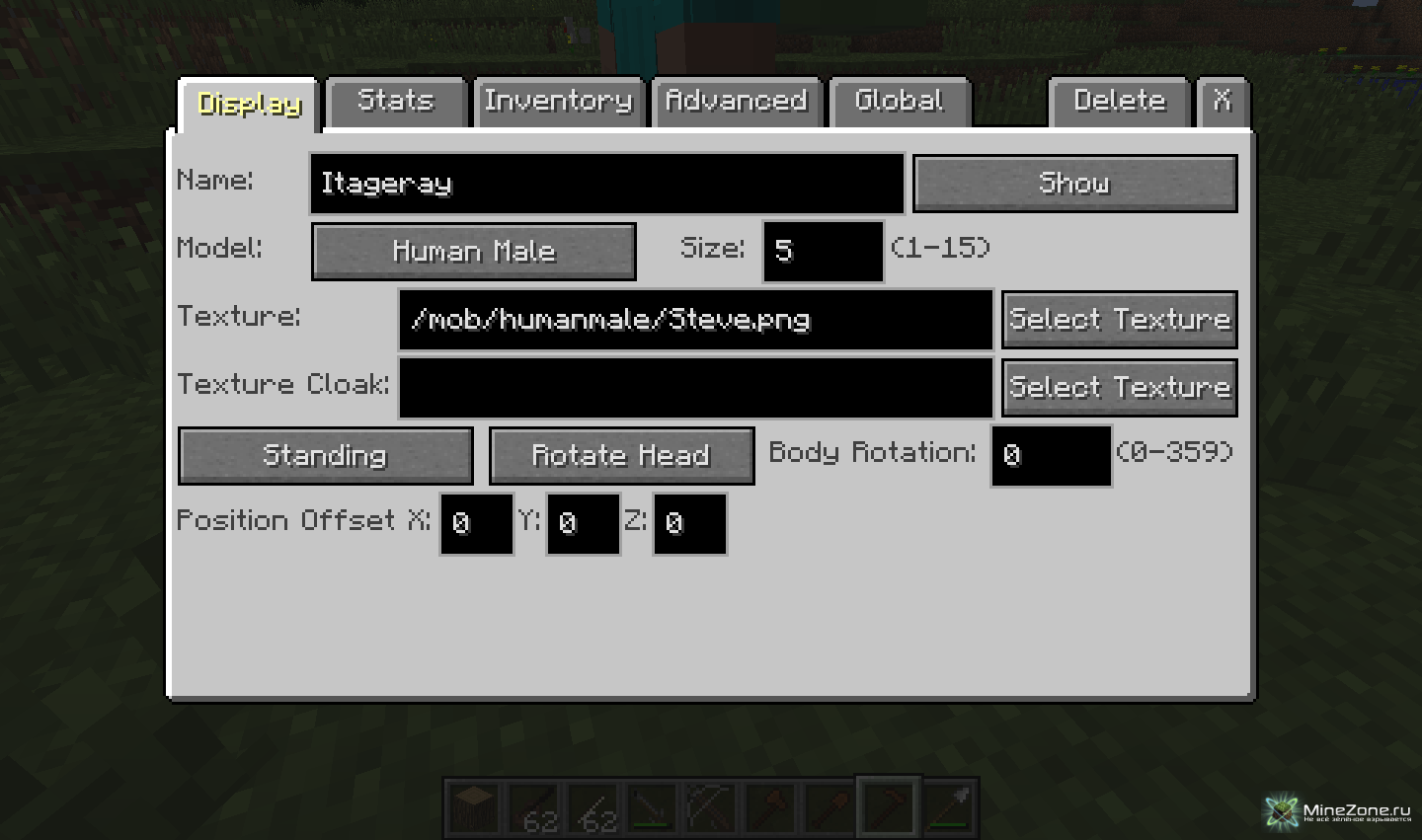Image resolution: width=1422 pixels, height=840 pixels.
Task: Select the wood log block hotbar slot
Action: pyautogui.click(x=476, y=807)
